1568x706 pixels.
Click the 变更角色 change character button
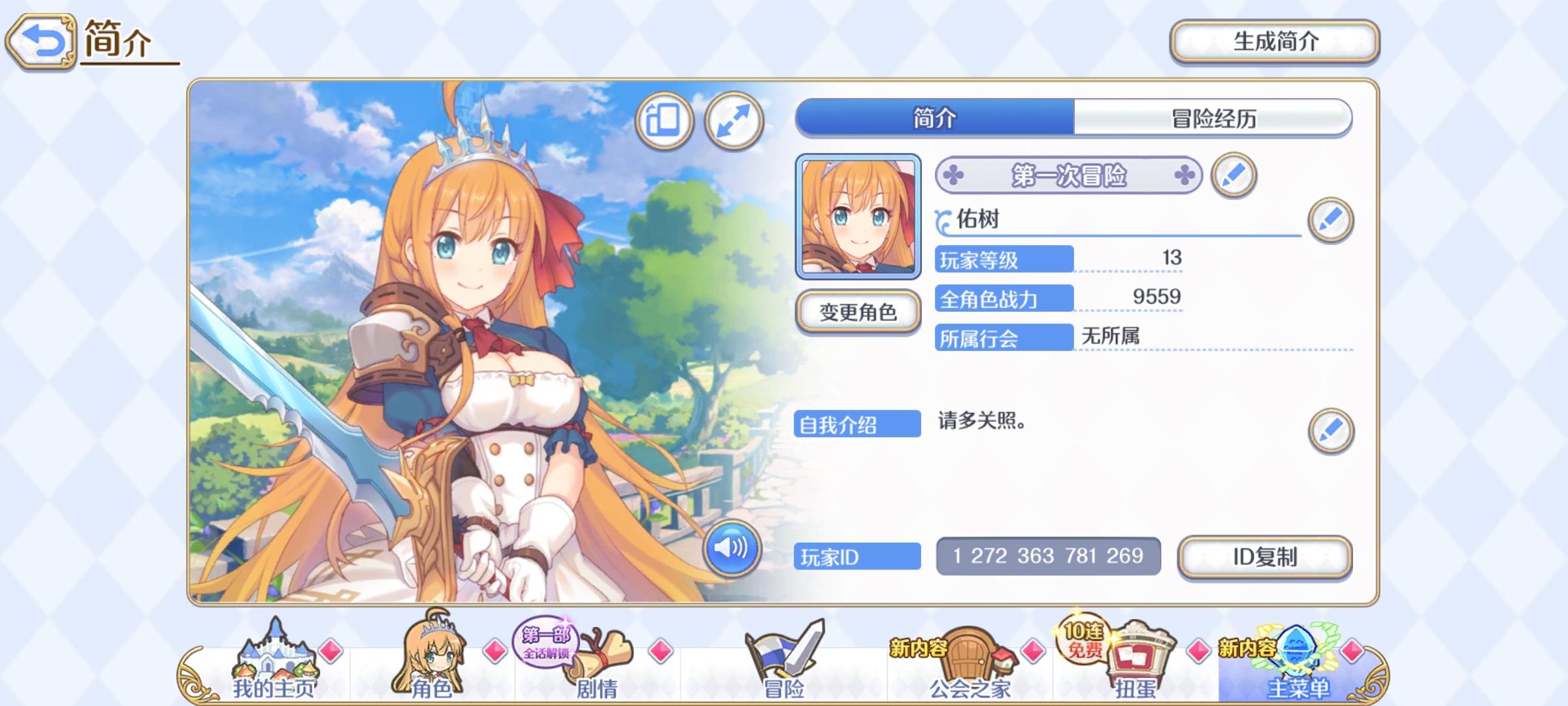[x=857, y=313]
